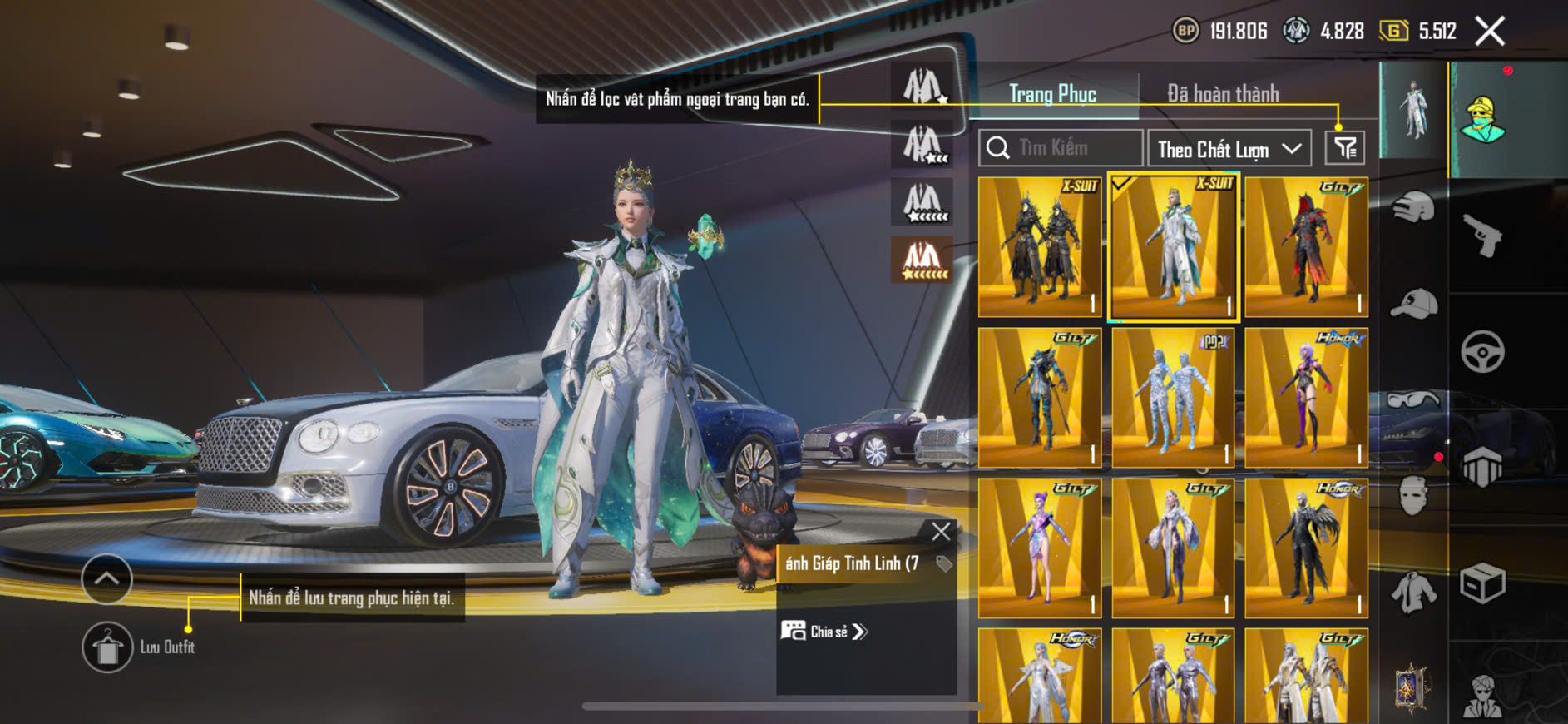Viewport: 1568px width, 724px height.
Task: Close the wardrobe with the top X
Action: pos(1490,32)
